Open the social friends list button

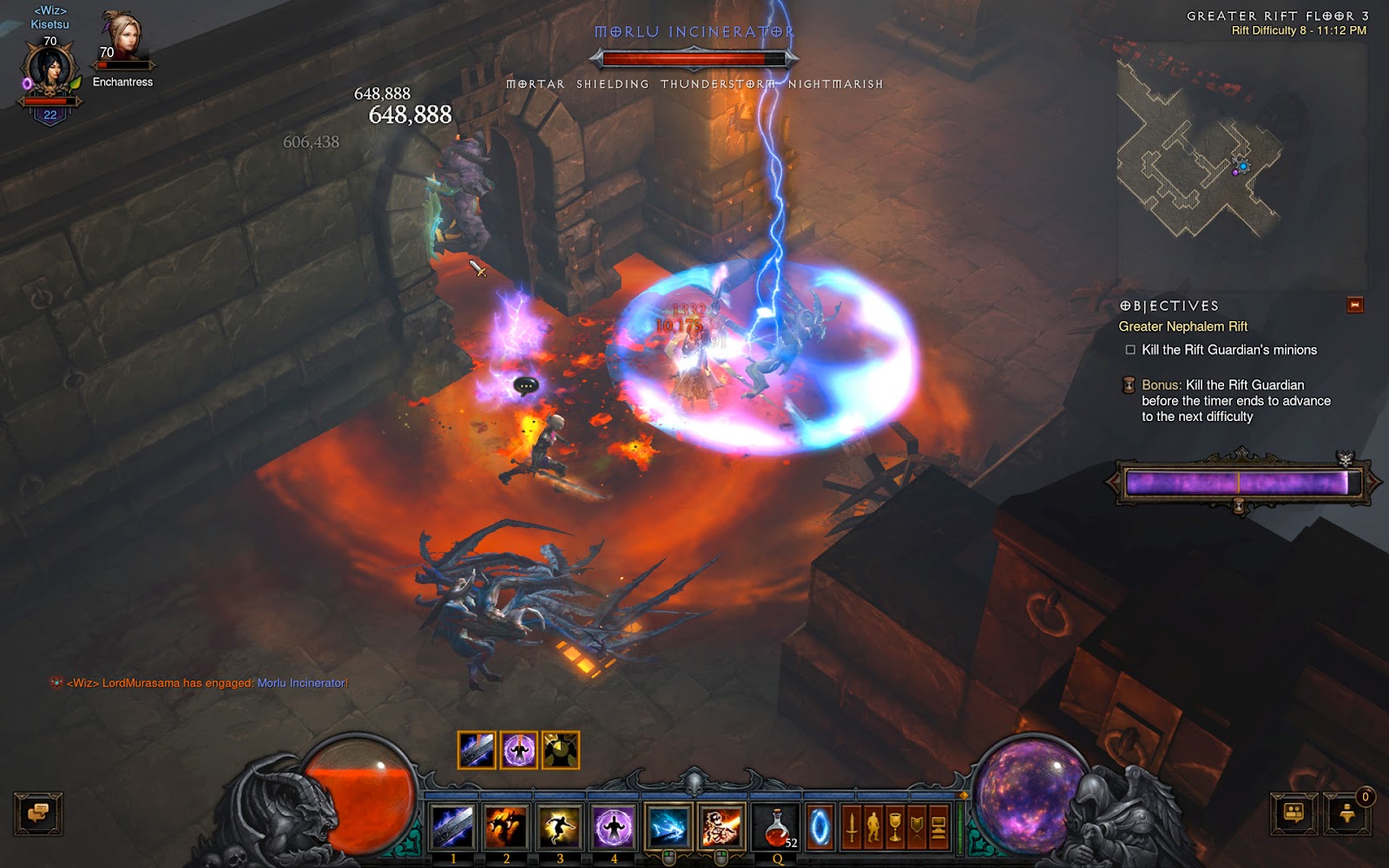click(x=1294, y=813)
